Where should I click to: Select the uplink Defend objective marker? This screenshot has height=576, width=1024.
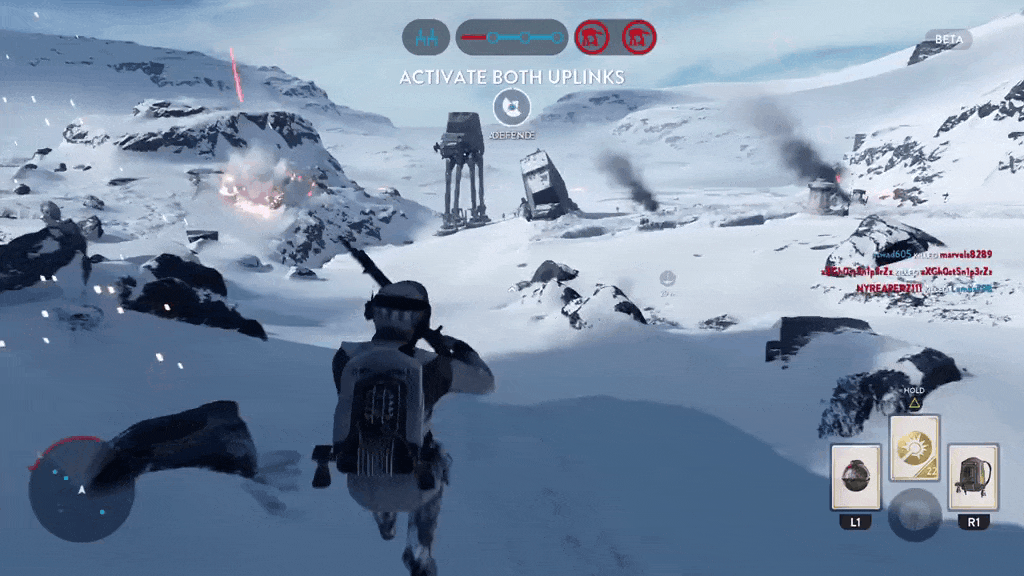point(512,105)
